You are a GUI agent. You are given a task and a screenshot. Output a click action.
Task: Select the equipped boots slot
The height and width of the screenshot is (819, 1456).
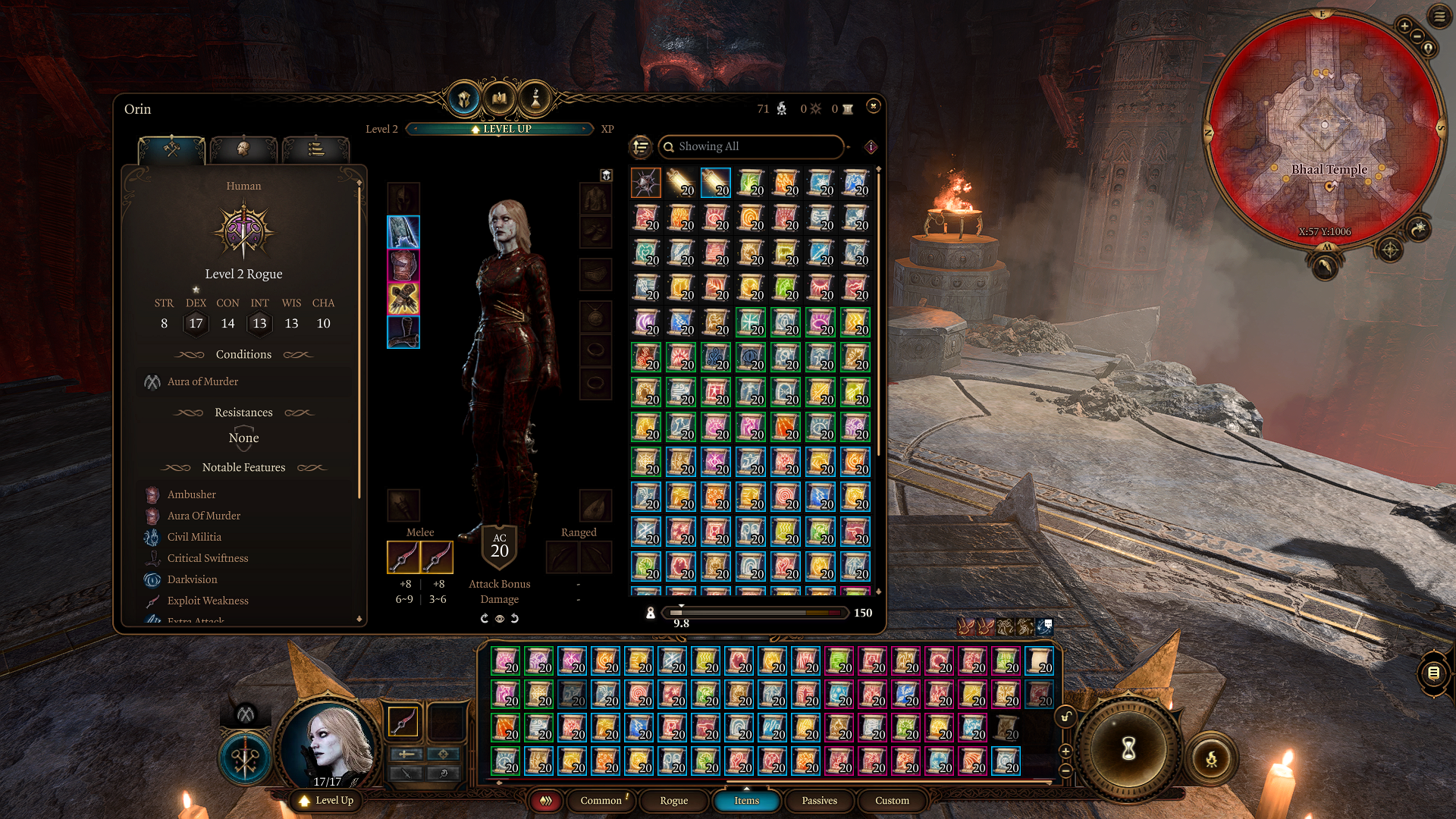click(x=403, y=332)
